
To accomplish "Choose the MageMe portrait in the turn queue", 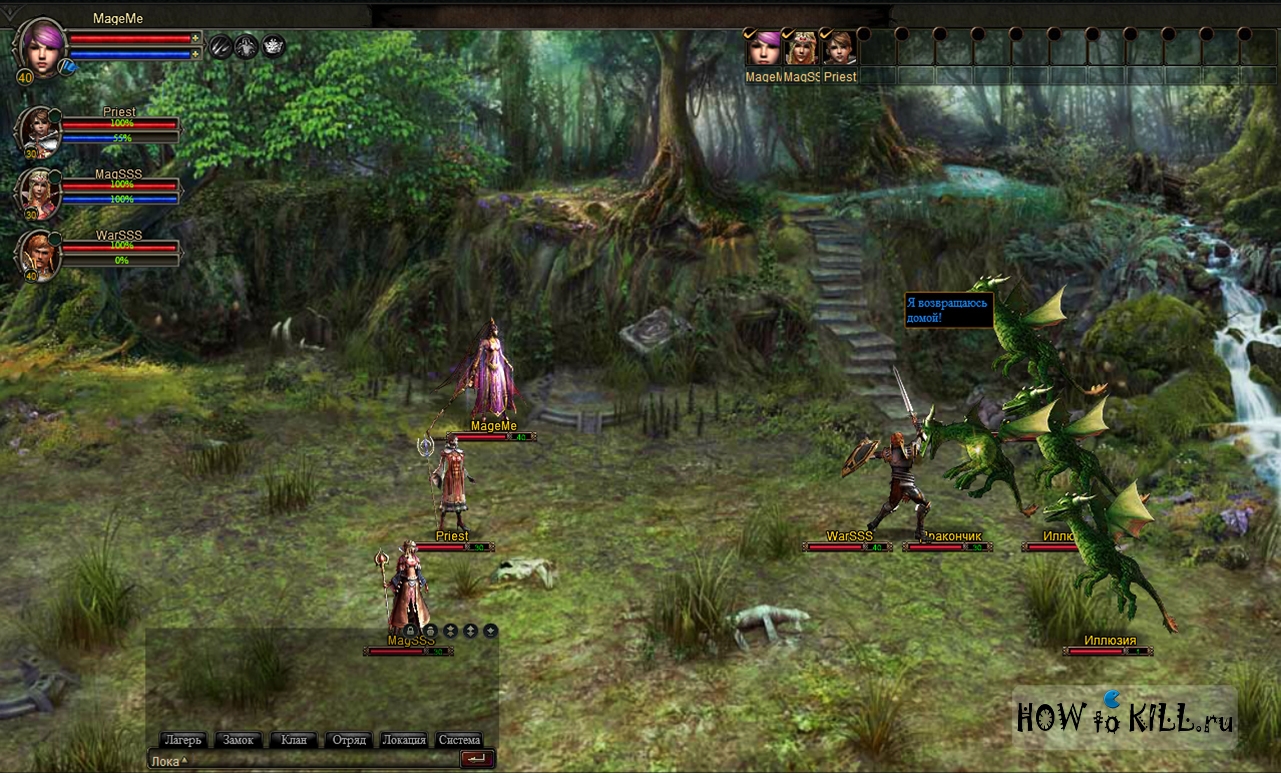I will point(764,48).
